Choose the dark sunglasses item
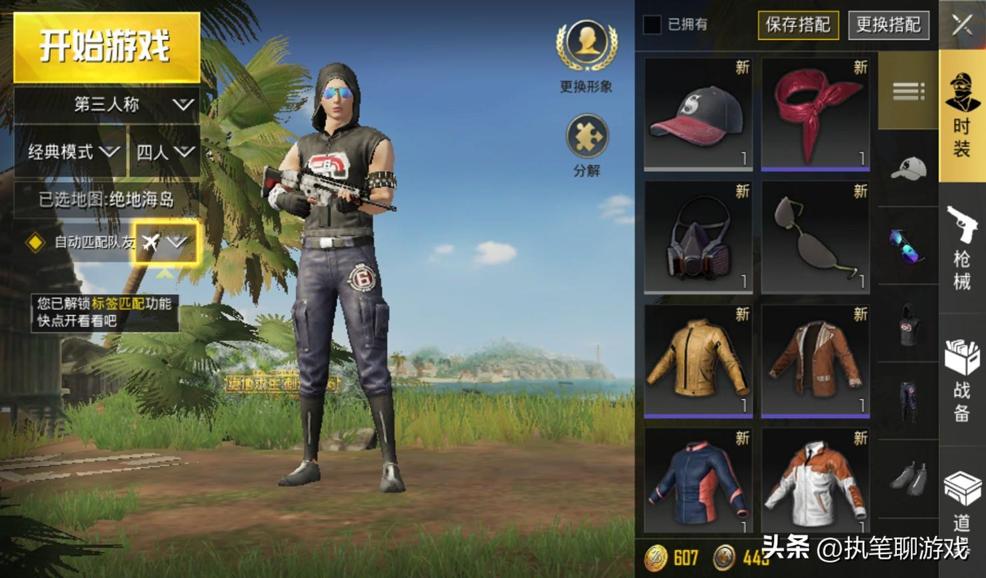The width and height of the screenshot is (986, 578). [x=815, y=237]
